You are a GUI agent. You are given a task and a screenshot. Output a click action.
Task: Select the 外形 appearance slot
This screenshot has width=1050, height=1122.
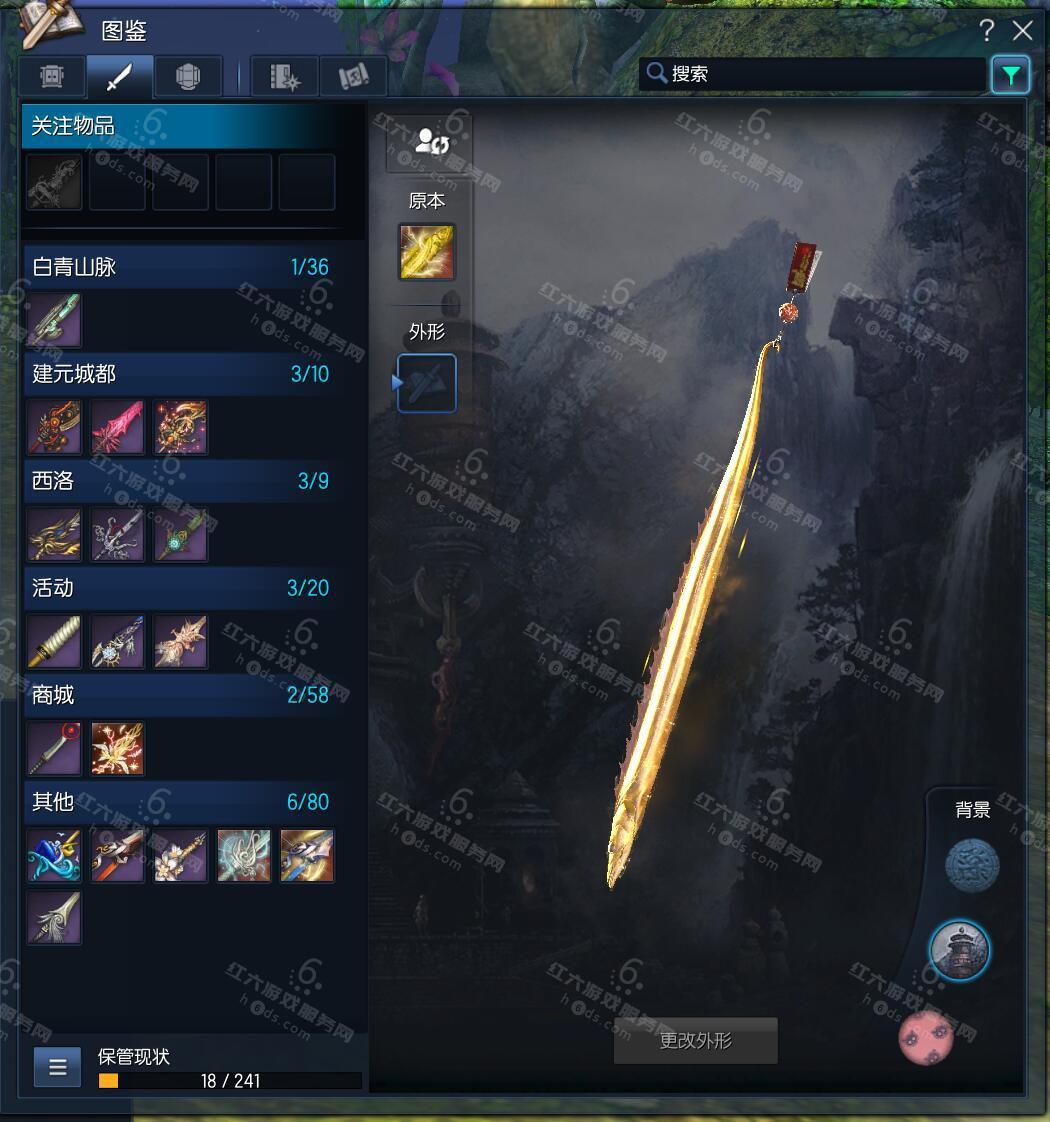427,383
